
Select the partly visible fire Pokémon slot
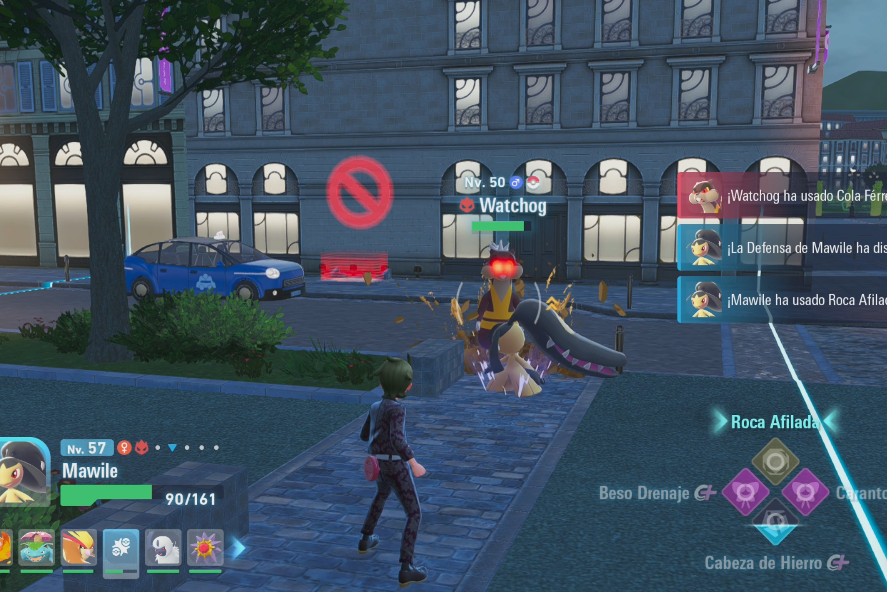[5, 547]
